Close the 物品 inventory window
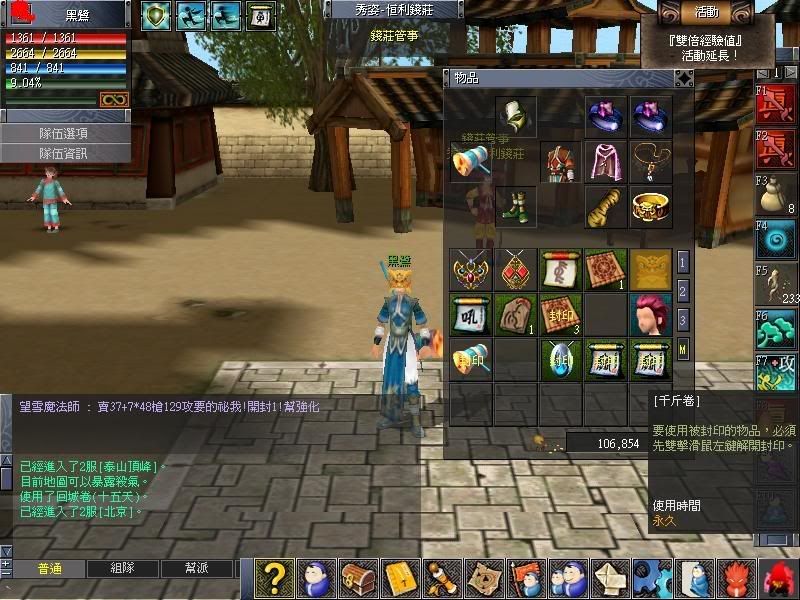Image resolution: width=800 pixels, height=600 pixels. pos(684,77)
